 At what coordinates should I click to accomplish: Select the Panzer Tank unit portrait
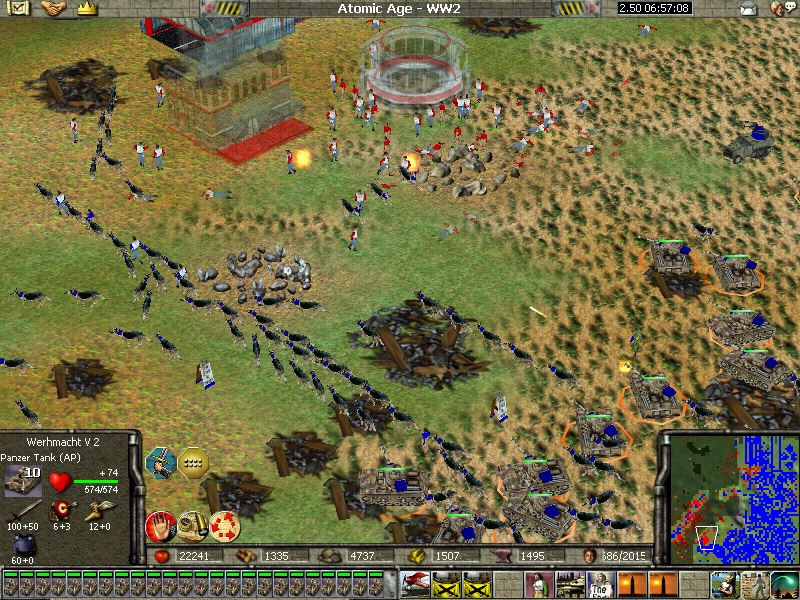click(22, 480)
